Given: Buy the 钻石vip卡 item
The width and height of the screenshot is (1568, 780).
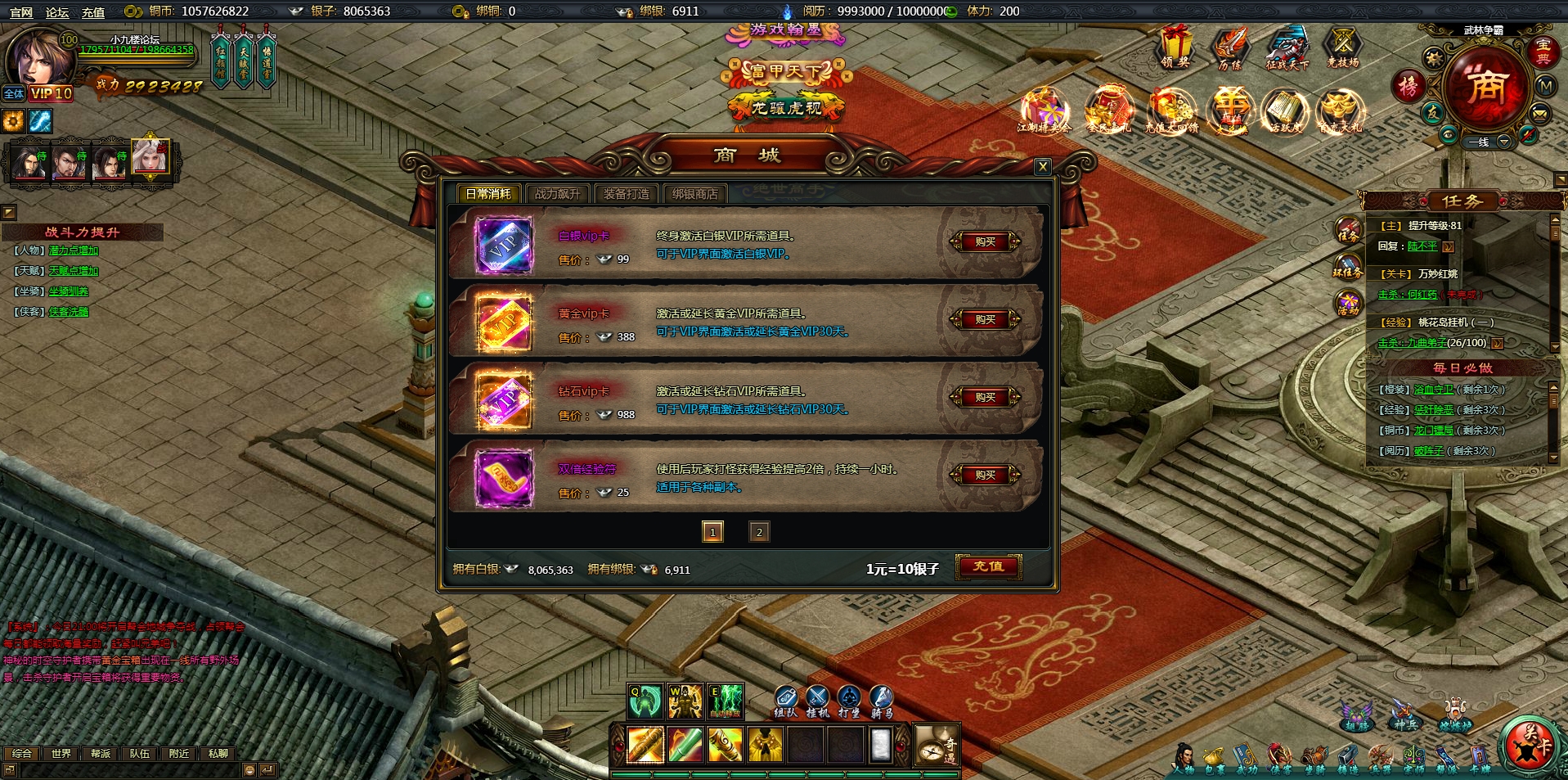Looking at the screenshot, I should 985,397.
